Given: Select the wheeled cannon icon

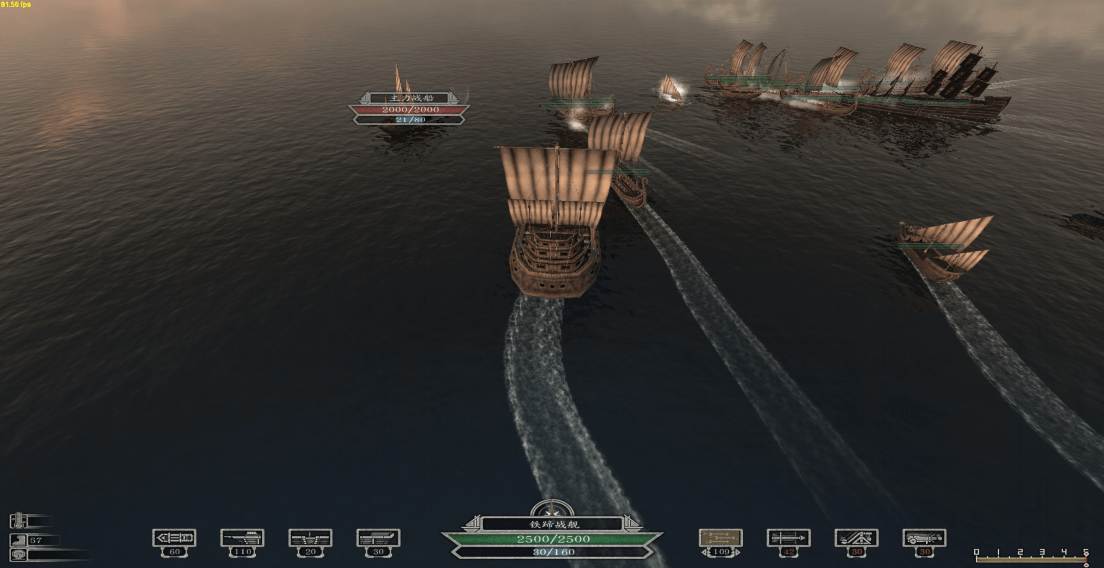Looking at the screenshot, I should (x=924, y=538).
